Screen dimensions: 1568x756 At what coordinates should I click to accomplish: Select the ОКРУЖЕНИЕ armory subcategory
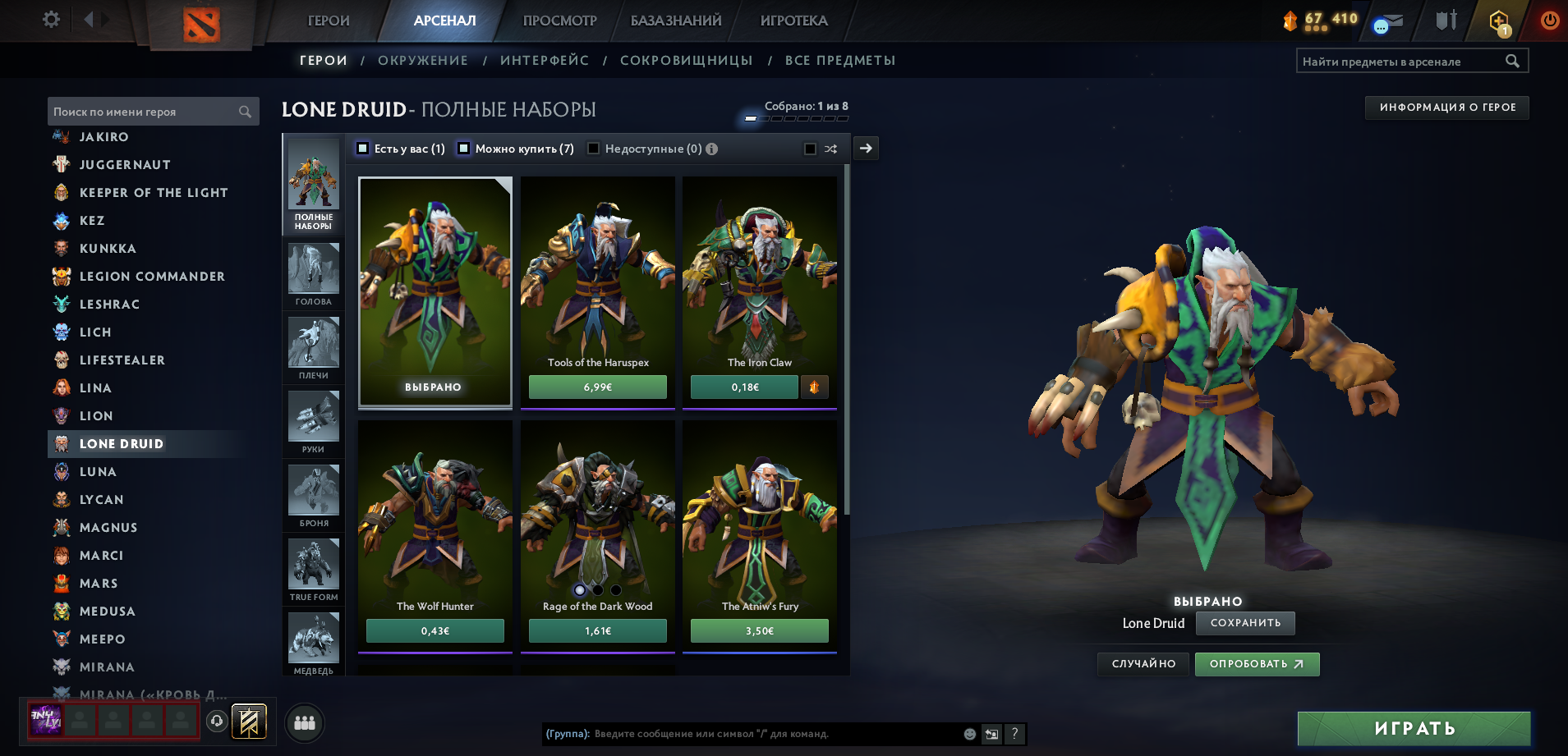pos(422,61)
